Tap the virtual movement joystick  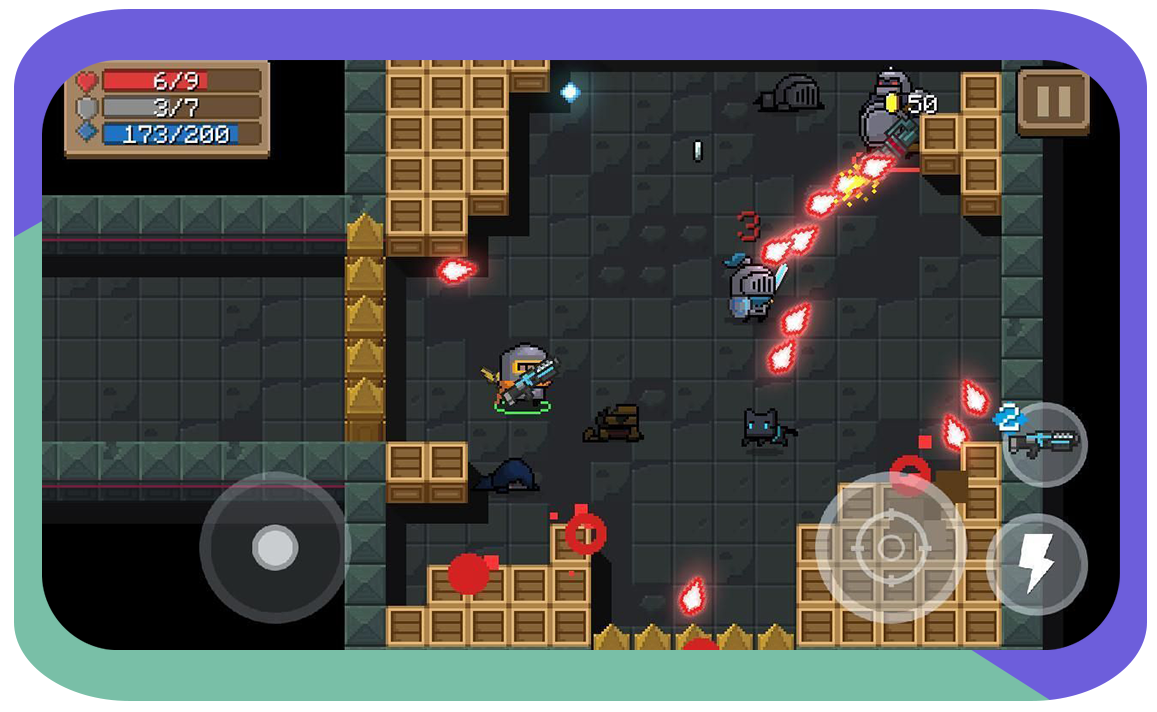tap(274, 547)
